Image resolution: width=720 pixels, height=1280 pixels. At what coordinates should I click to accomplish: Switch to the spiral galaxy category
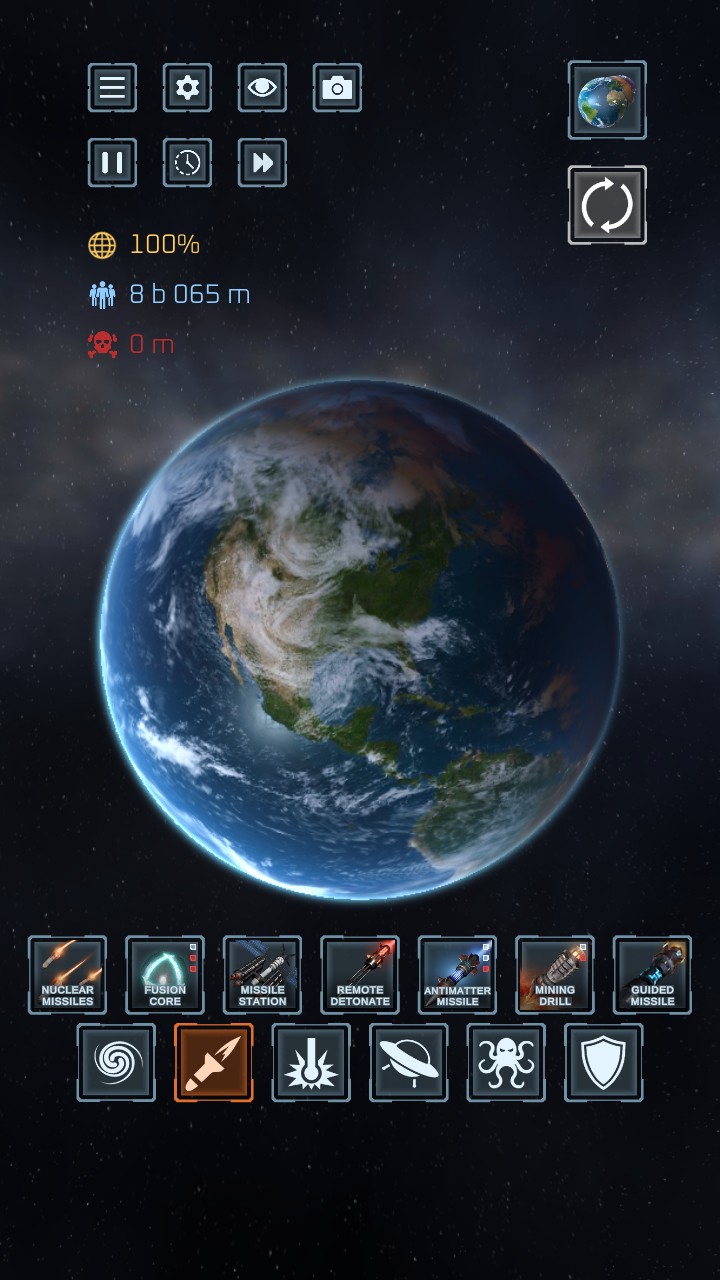point(116,1062)
